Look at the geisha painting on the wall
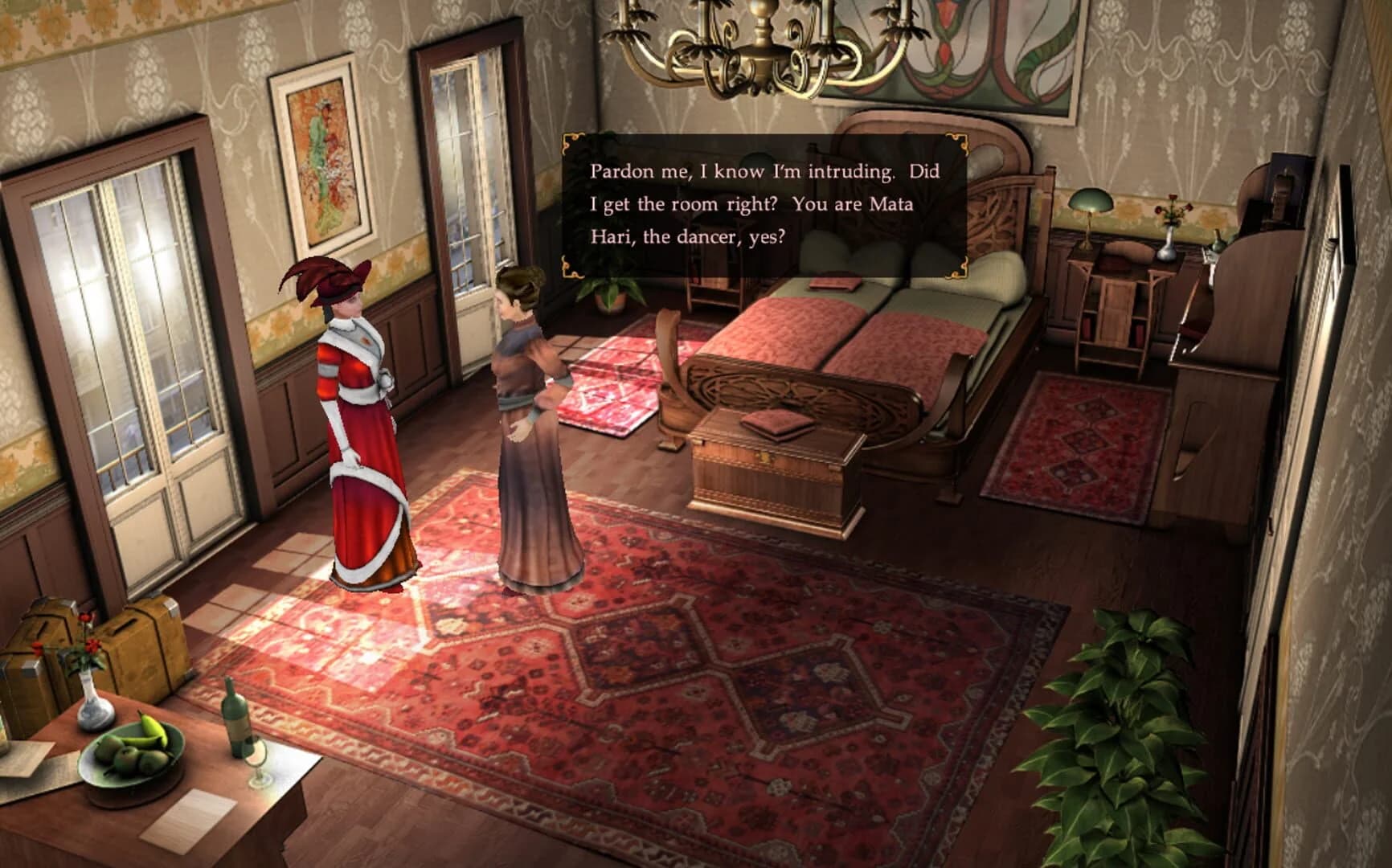This screenshot has width=1392, height=868. (320, 161)
